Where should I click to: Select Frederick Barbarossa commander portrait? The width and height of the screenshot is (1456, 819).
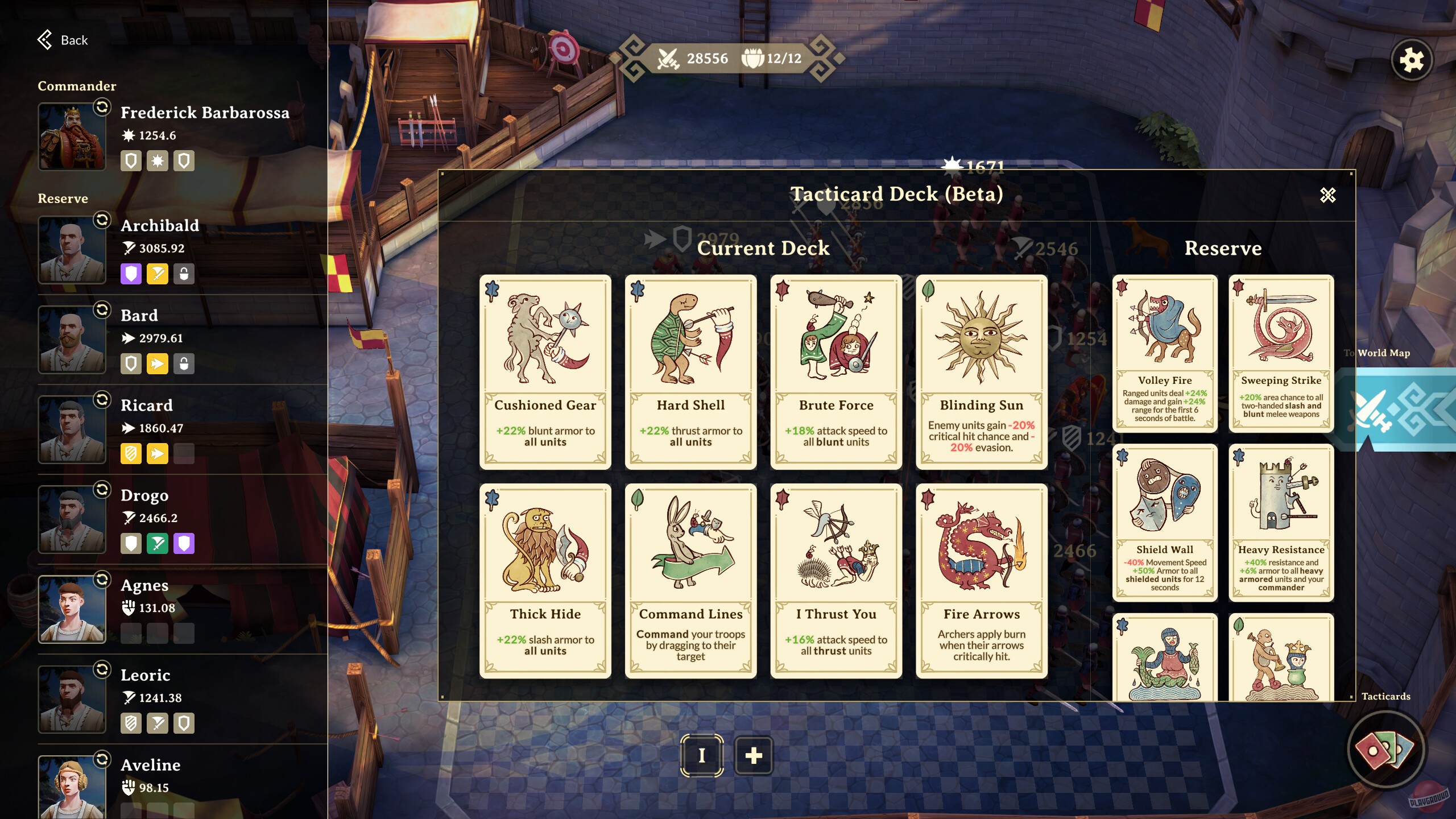[72, 136]
